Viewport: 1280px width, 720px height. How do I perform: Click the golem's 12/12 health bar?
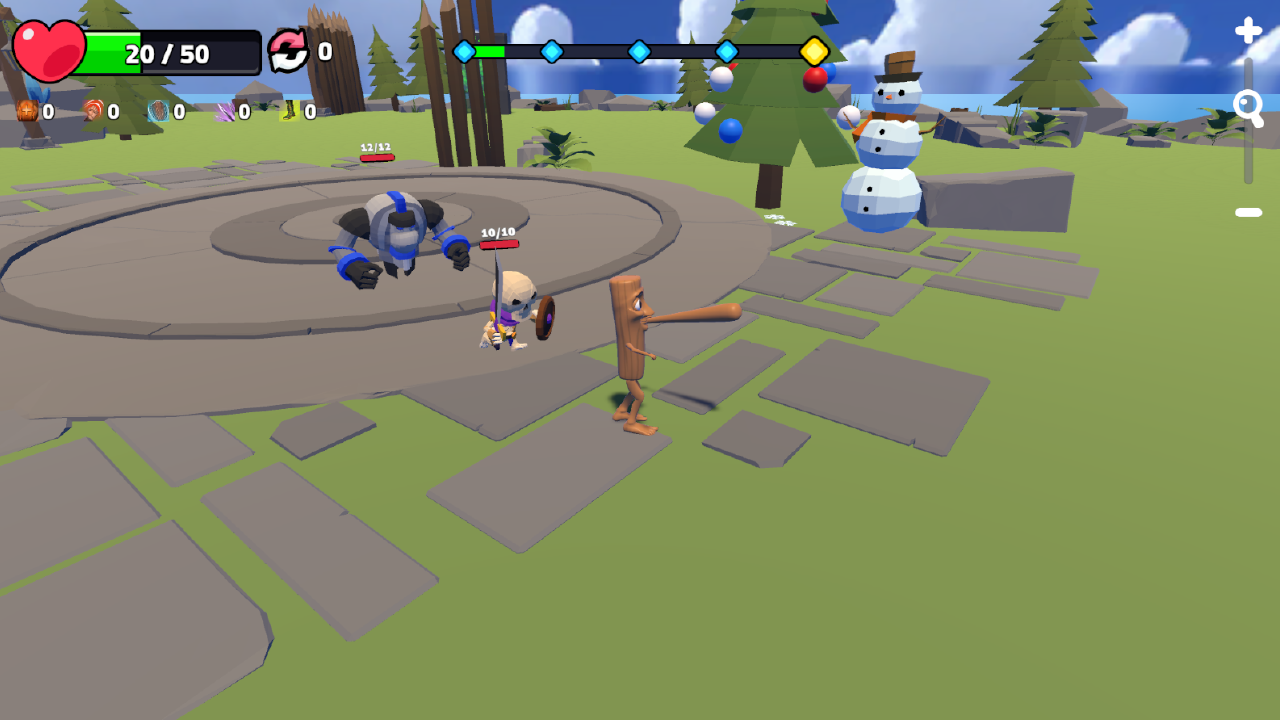[375, 157]
